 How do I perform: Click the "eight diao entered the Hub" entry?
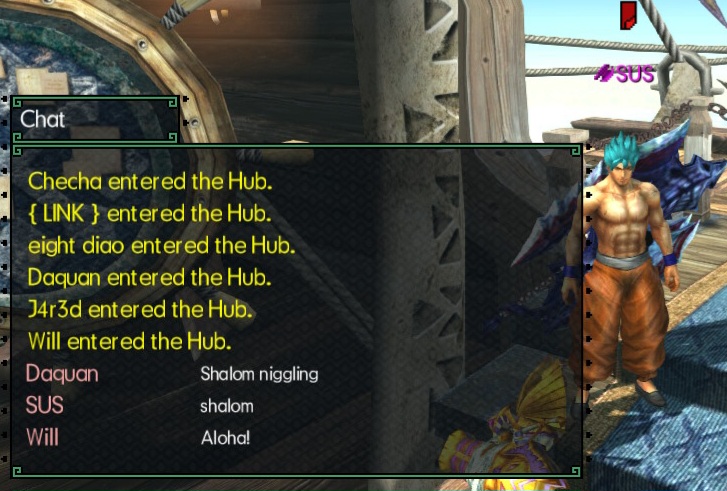coord(162,245)
